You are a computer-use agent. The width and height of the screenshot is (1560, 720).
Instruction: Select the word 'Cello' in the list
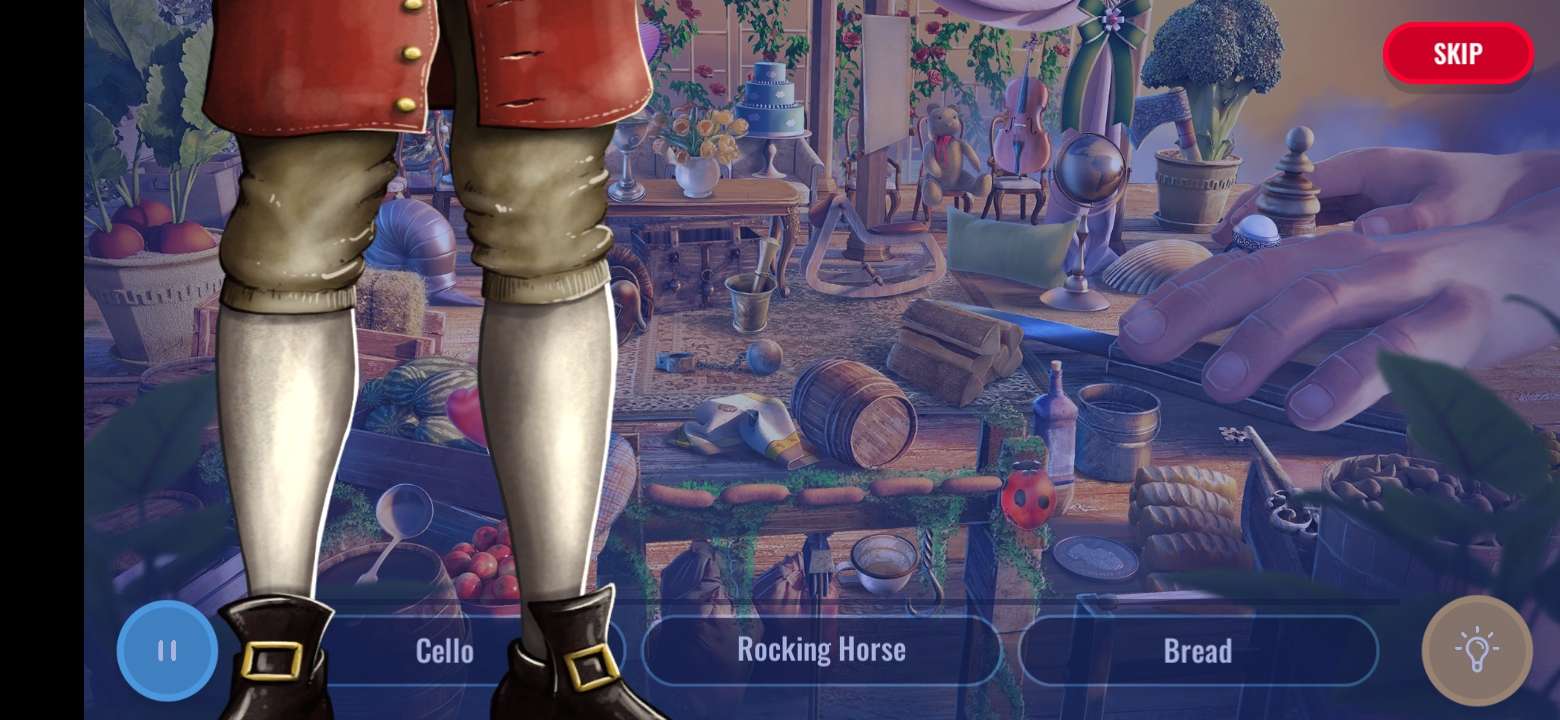(x=444, y=651)
